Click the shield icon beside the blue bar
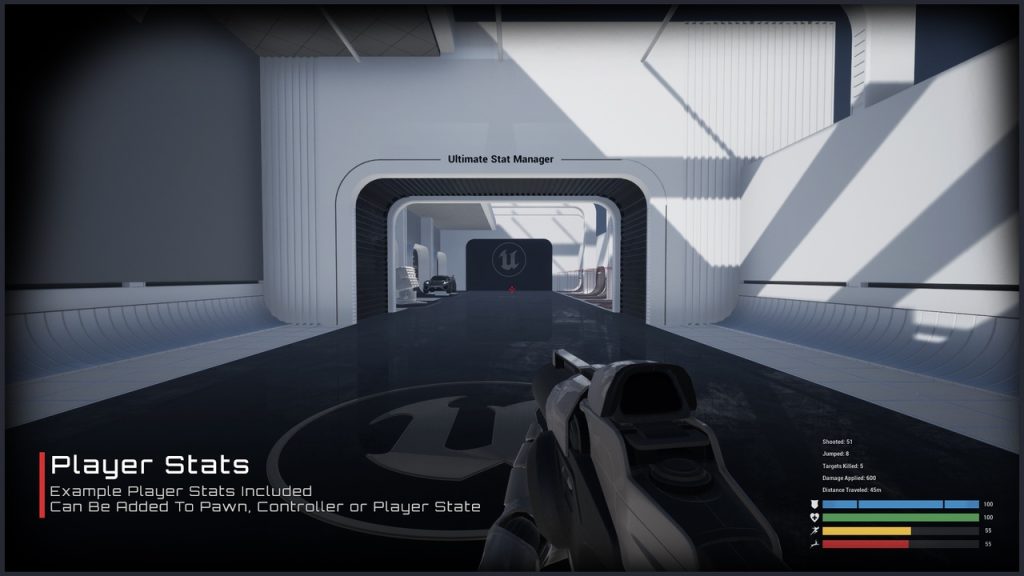The image size is (1024, 576). [x=814, y=505]
